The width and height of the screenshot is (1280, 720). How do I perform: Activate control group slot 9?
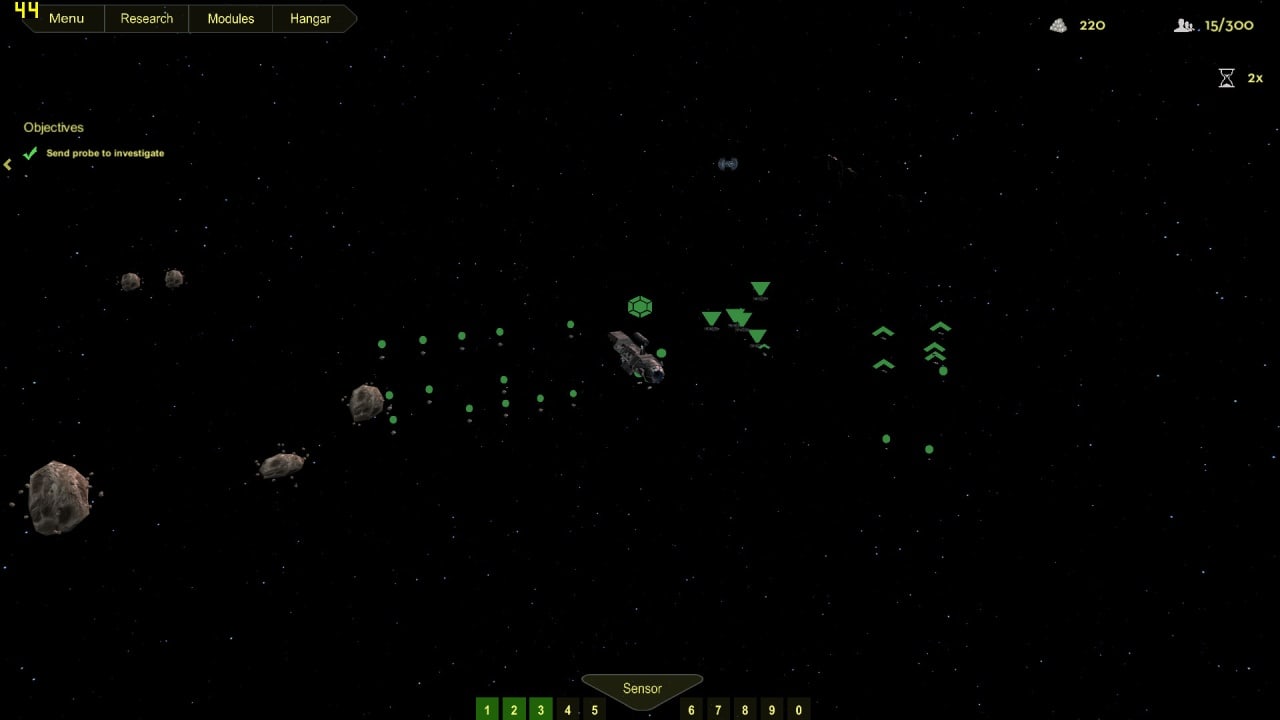click(772, 710)
